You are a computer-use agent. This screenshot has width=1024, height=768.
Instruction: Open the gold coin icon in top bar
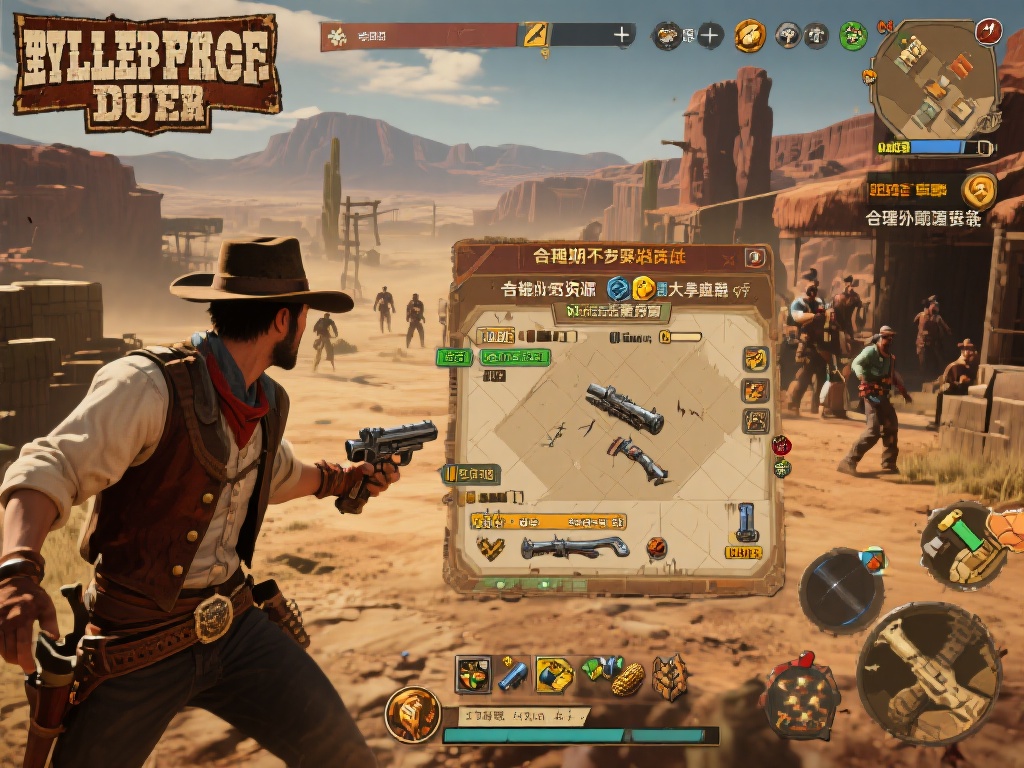click(x=749, y=36)
